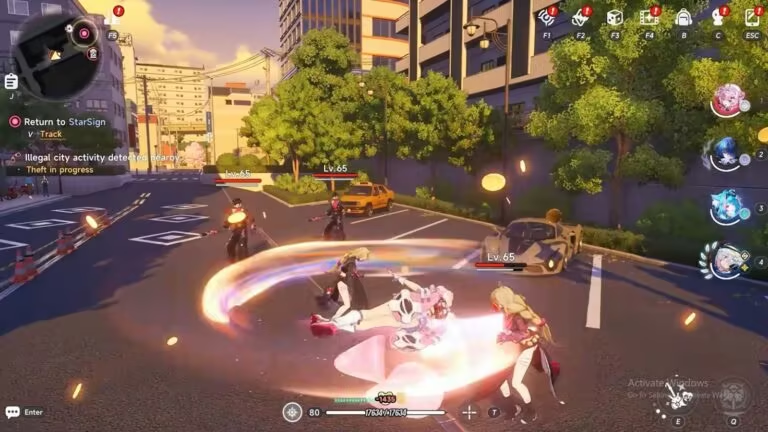This screenshot has width=768, height=432.
Task: Open the compass-target menu icon
Action: (547, 17)
